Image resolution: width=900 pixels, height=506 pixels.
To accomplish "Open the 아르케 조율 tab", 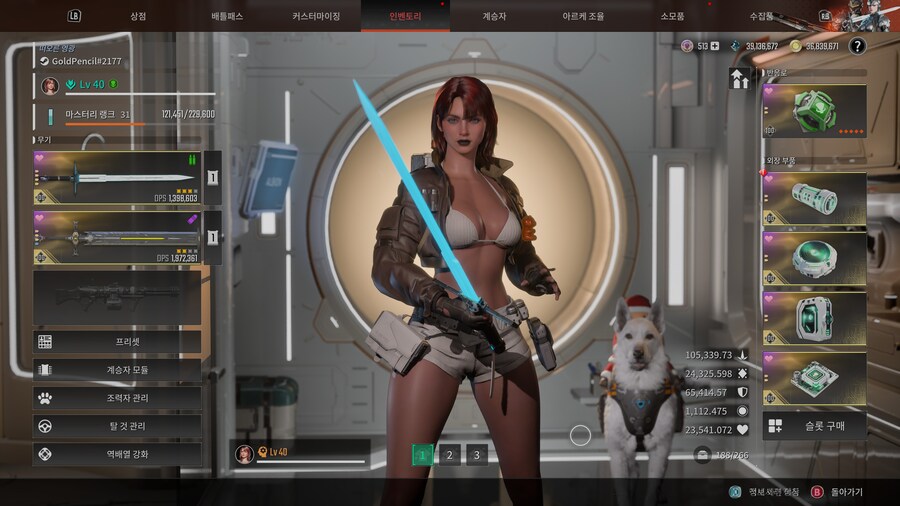I will (583, 16).
